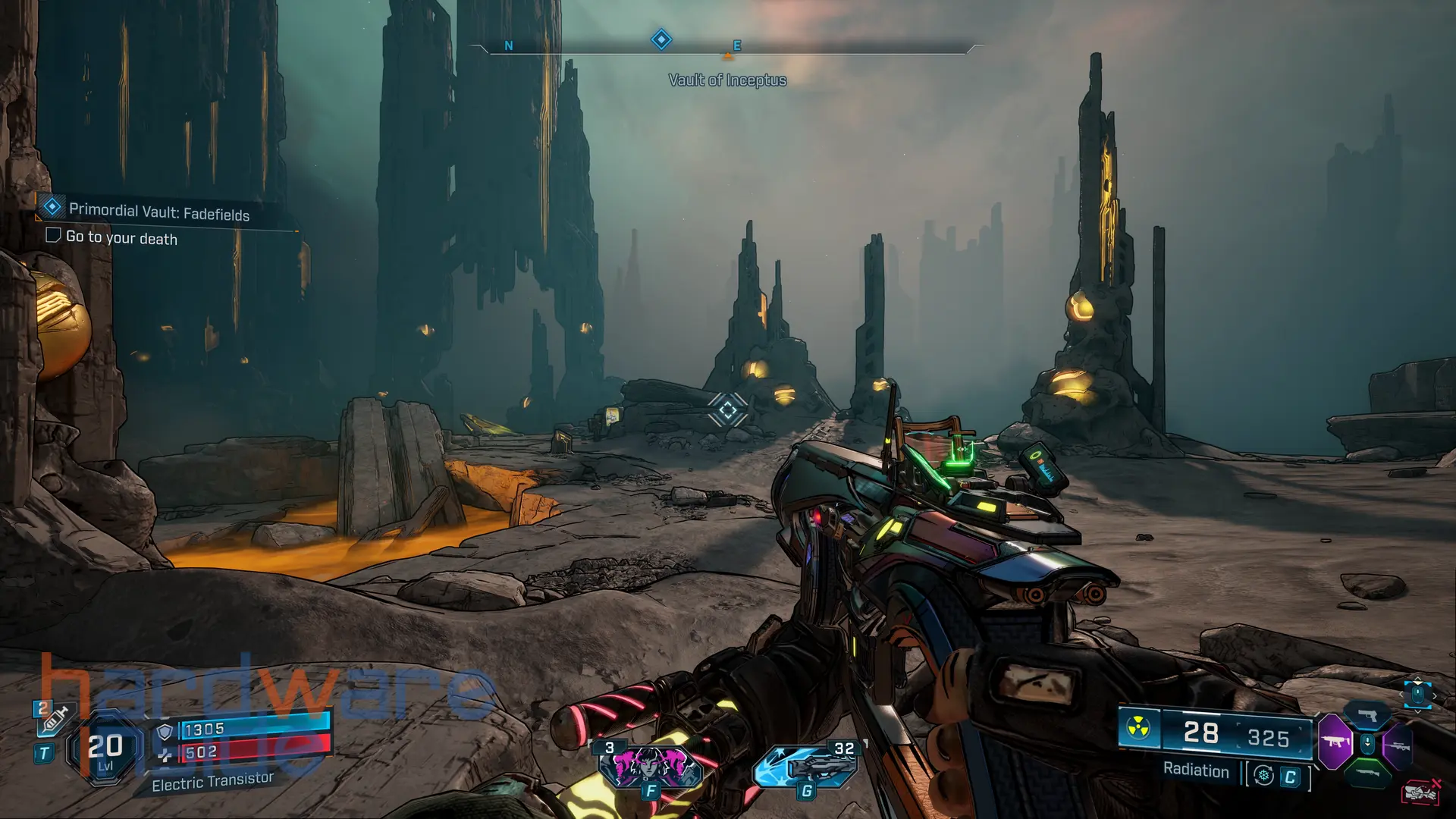The width and height of the screenshot is (1456, 819).
Task: Click the yellow Radiation element icon
Action: (1137, 729)
